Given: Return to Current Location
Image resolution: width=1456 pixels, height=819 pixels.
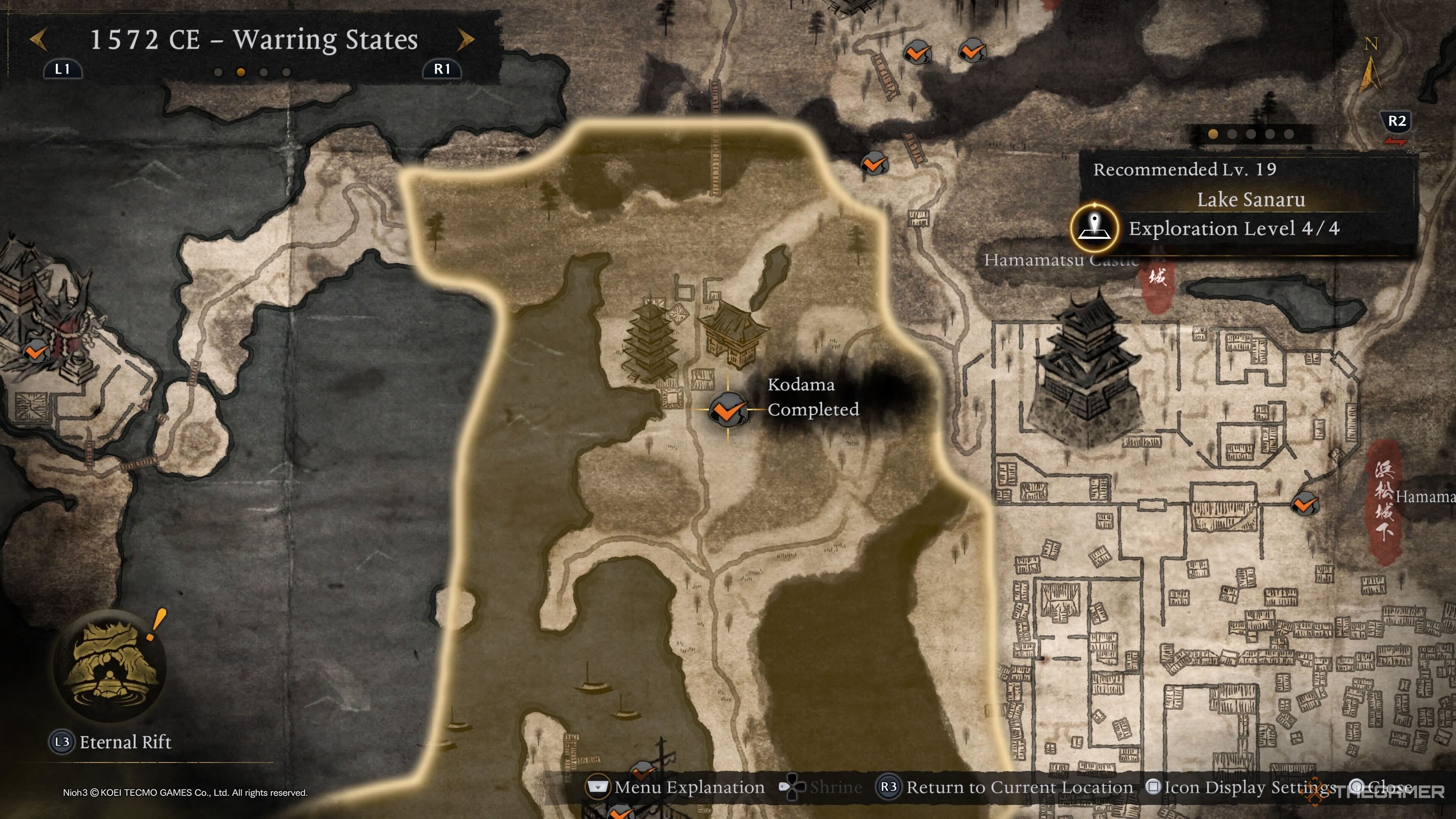Looking at the screenshot, I should pos(1005,787).
